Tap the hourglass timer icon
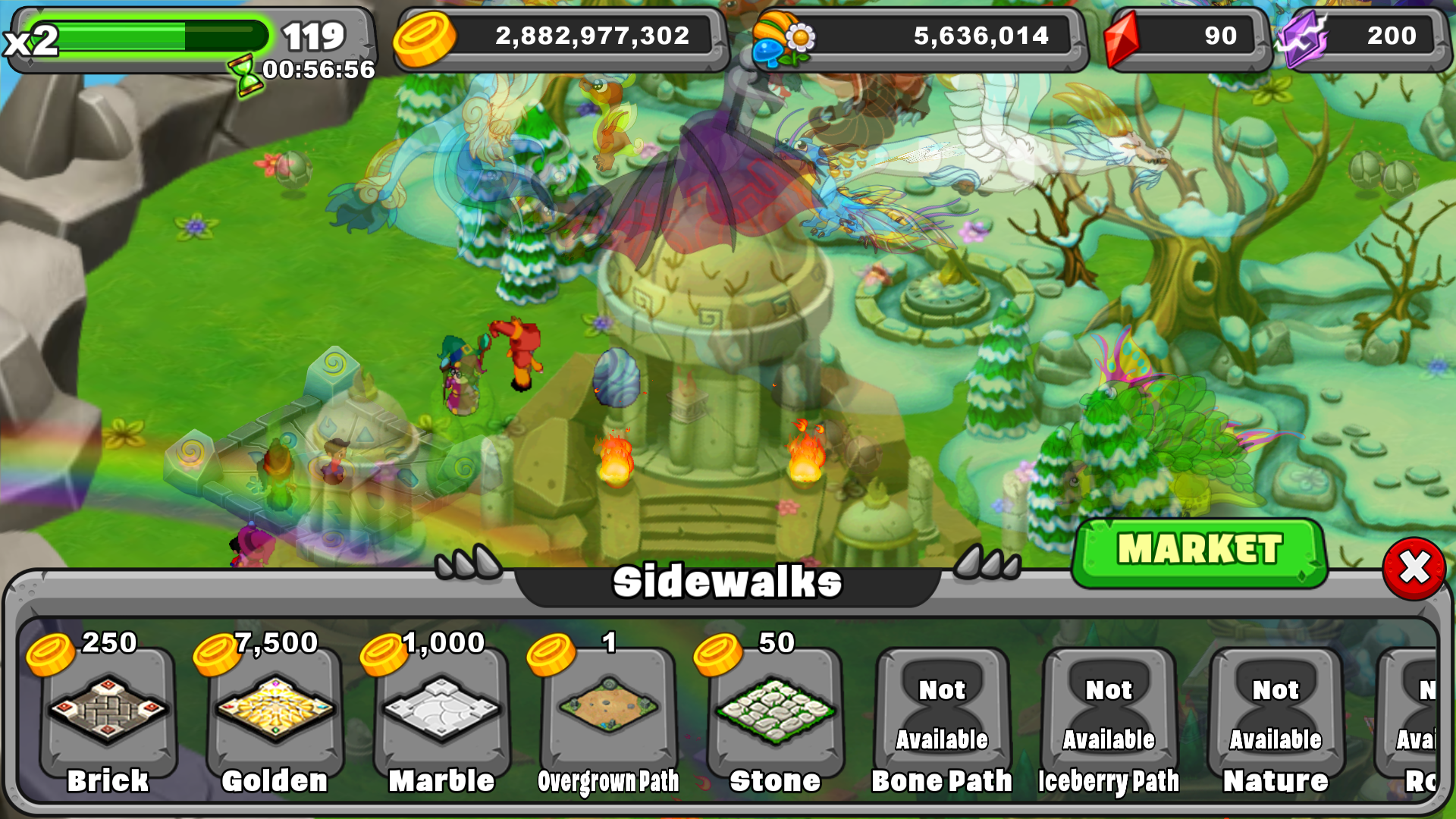The height and width of the screenshot is (819, 1456). (x=246, y=68)
